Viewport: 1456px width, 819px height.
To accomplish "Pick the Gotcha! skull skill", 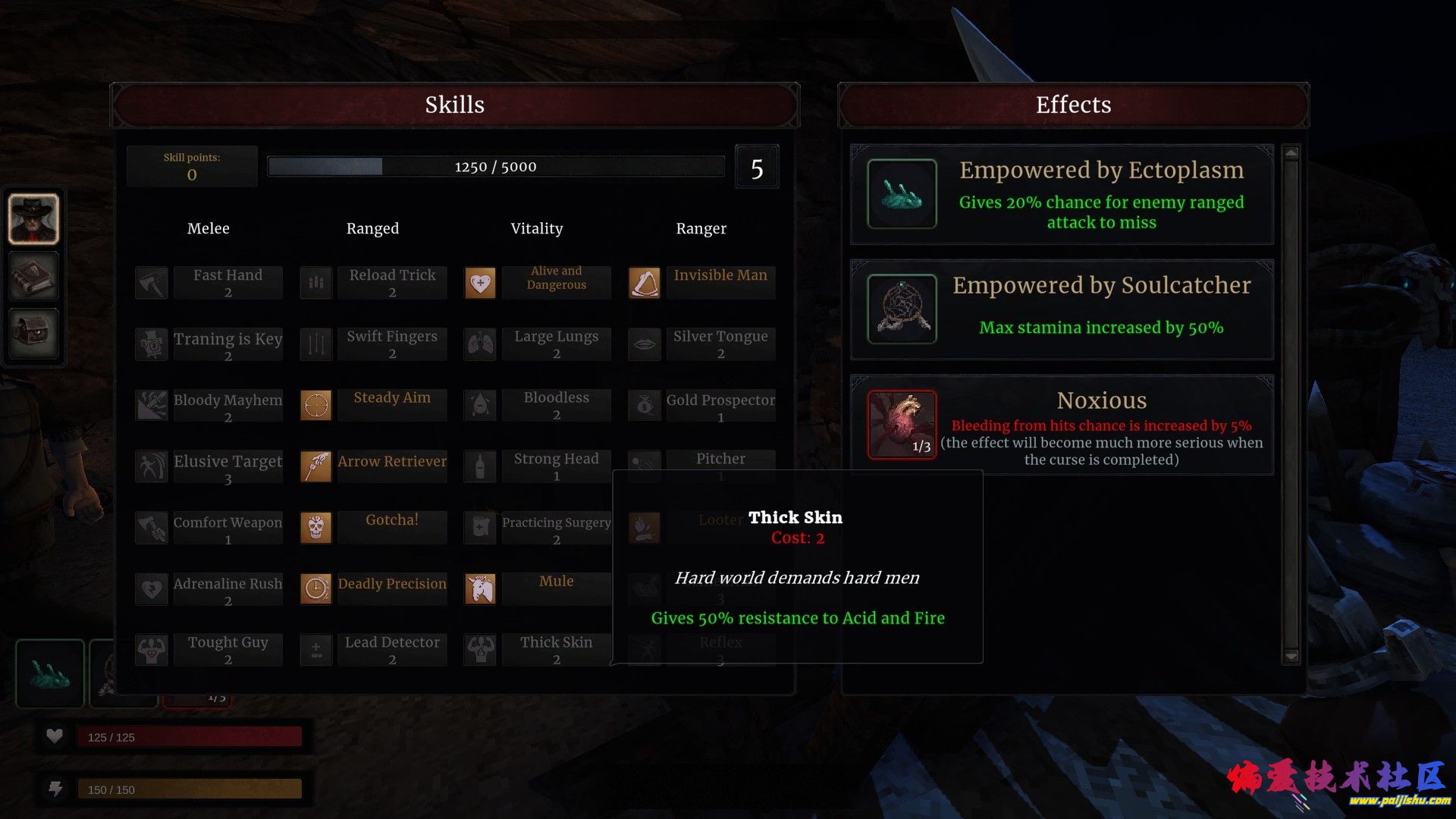I will pyautogui.click(x=391, y=526).
